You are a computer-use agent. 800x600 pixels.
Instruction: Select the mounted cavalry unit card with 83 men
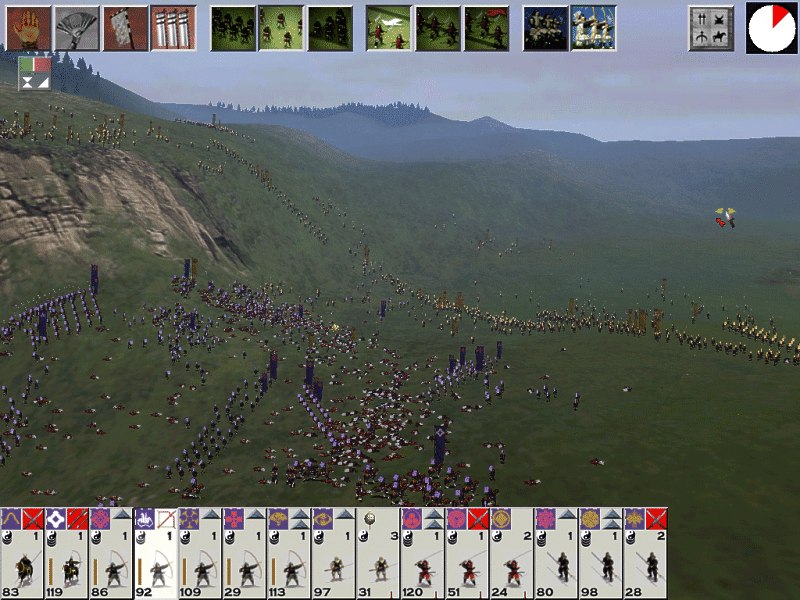pos(22,553)
